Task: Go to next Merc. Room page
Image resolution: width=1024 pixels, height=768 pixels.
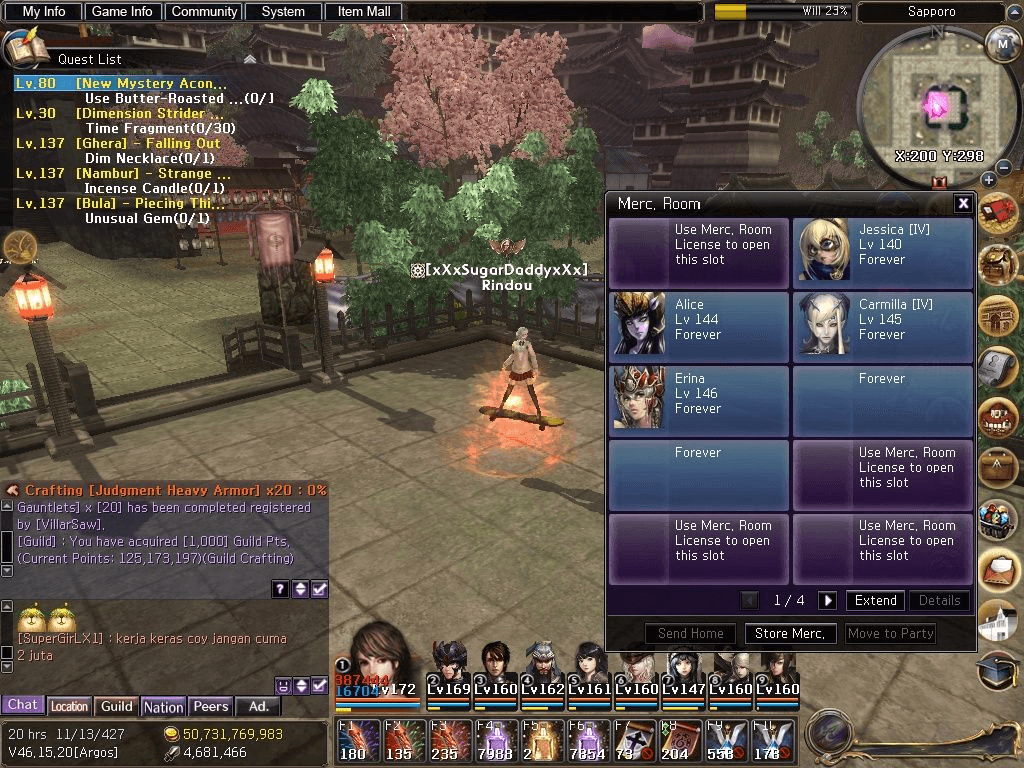Action: [x=827, y=601]
